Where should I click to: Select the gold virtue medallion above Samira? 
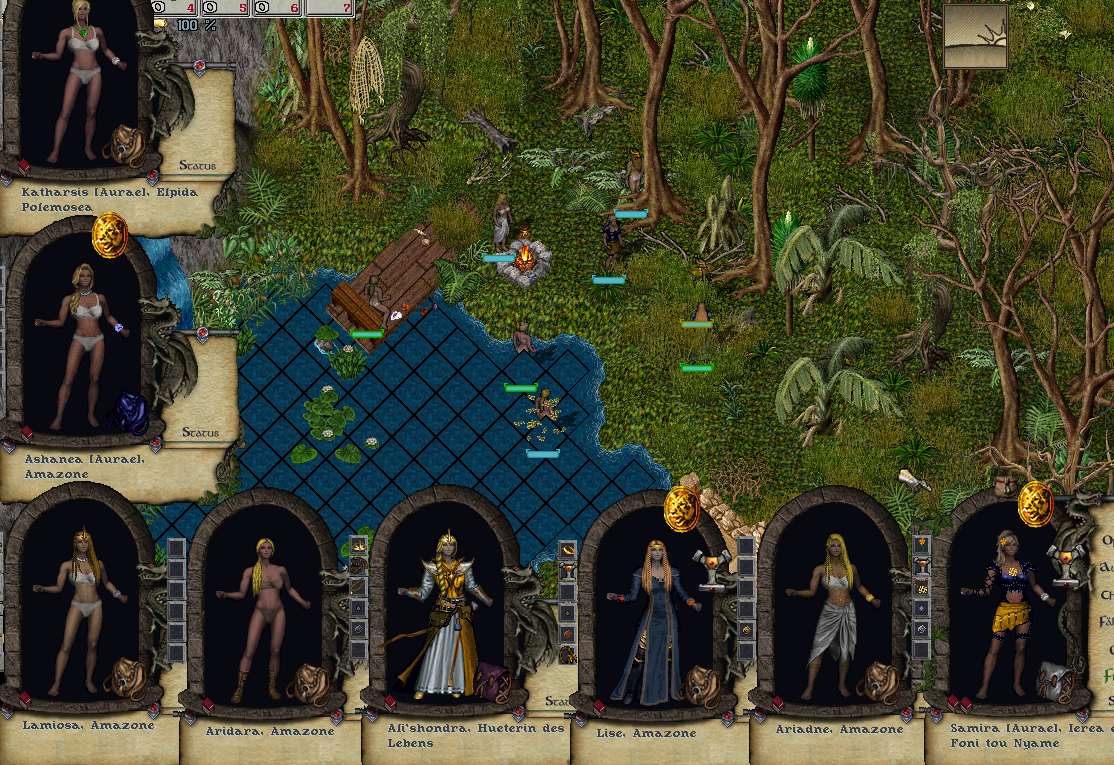(1035, 502)
